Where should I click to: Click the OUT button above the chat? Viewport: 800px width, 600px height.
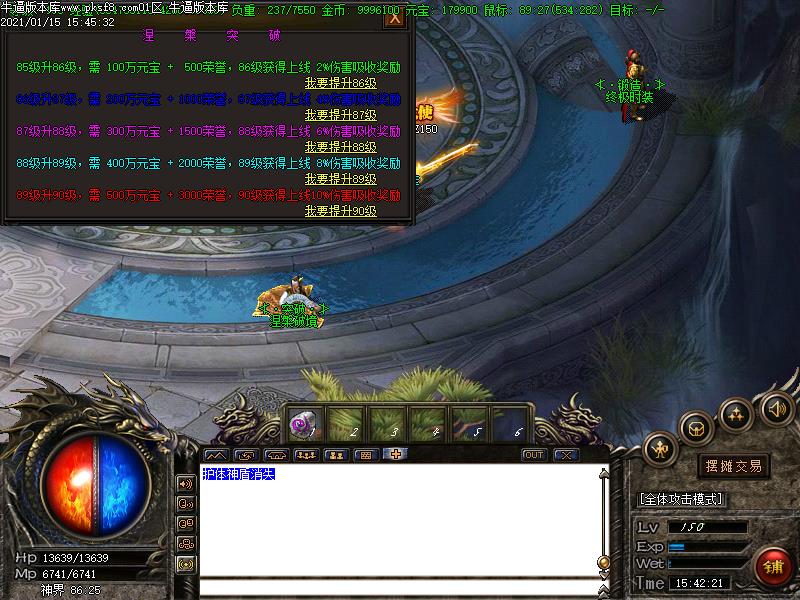click(x=535, y=455)
